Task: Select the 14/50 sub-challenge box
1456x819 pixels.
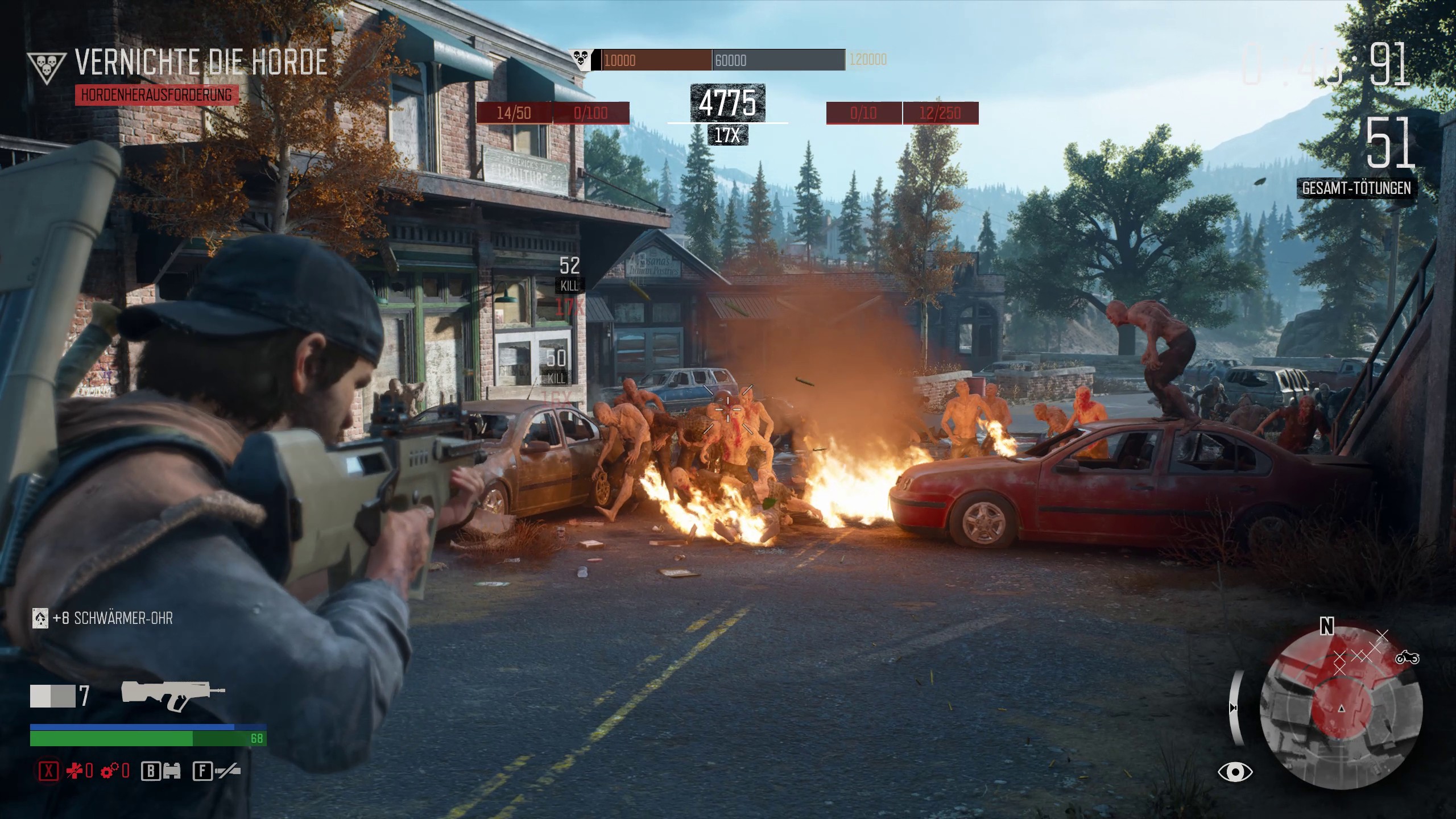Action: 514,113
